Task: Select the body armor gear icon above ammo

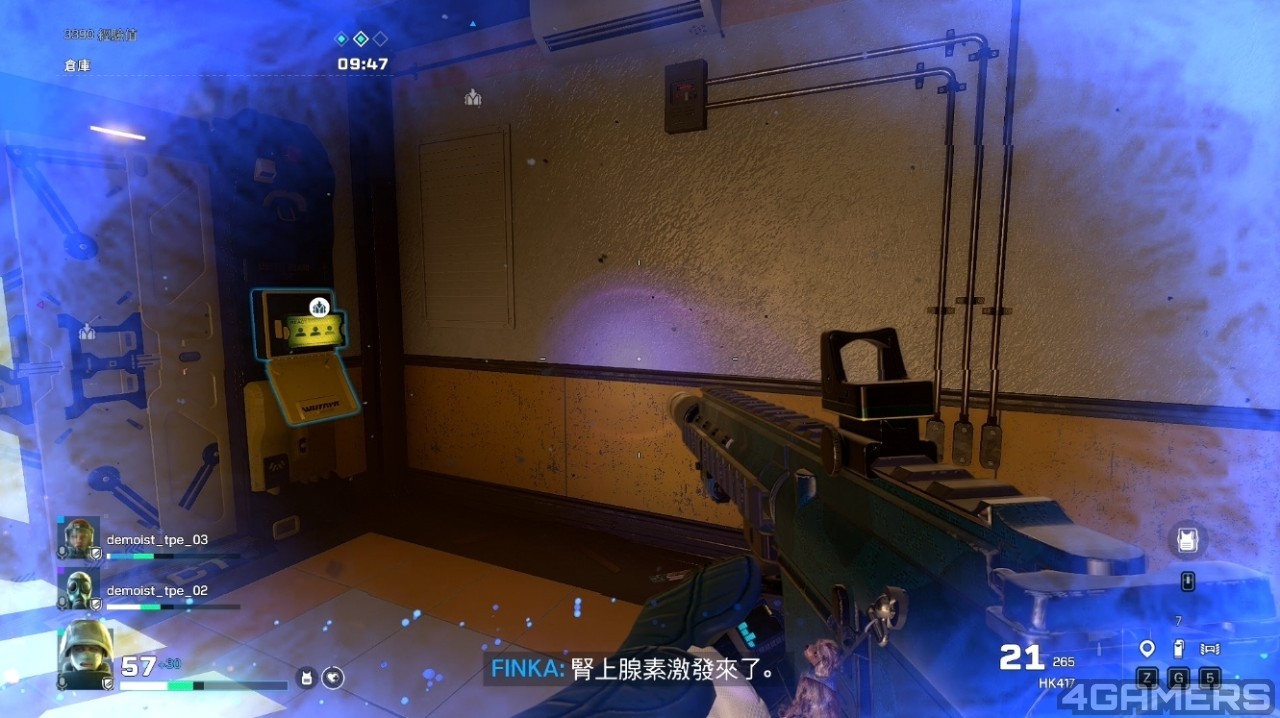Action: (1187, 540)
